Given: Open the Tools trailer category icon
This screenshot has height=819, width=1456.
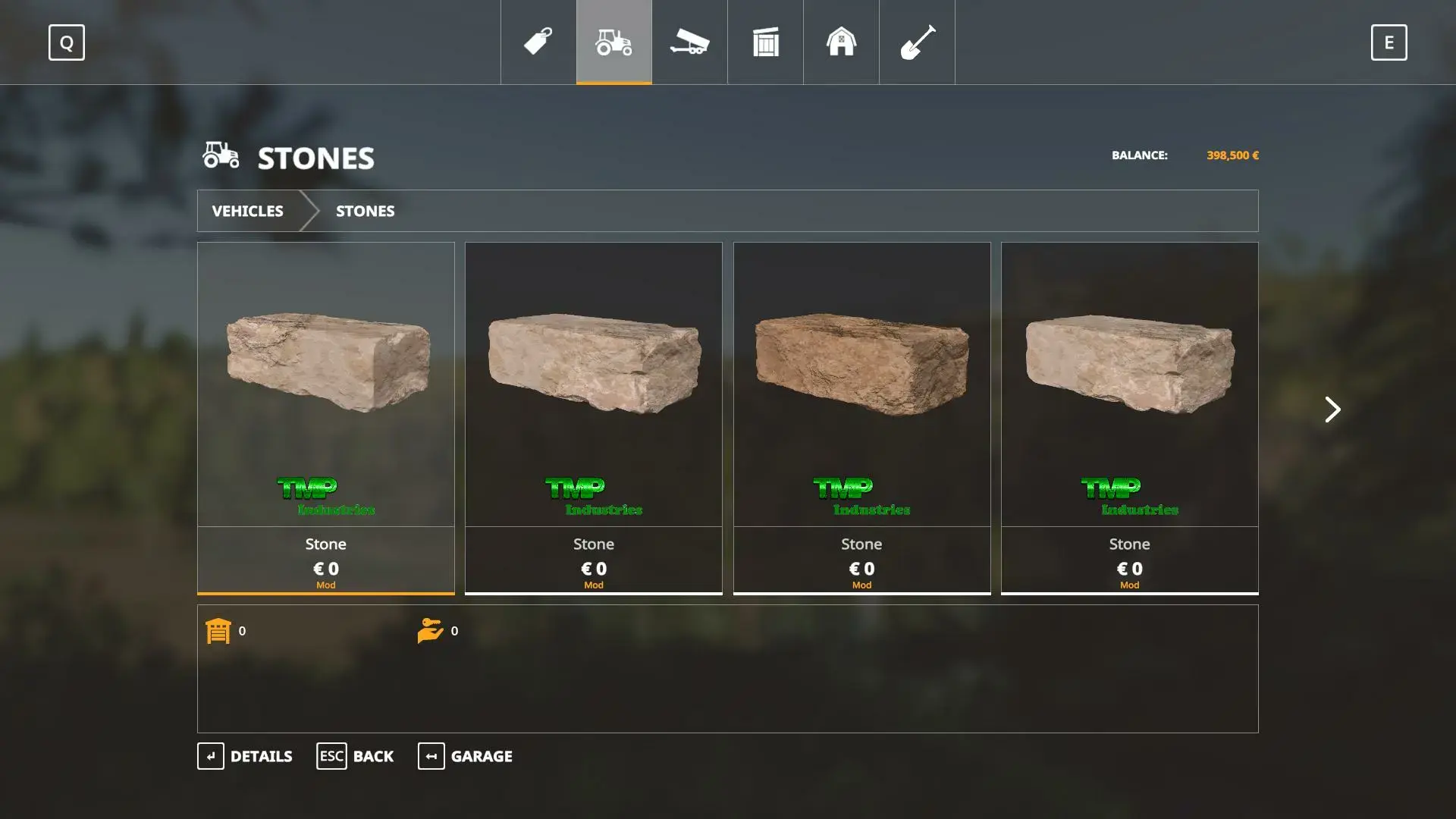Looking at the screenshot, I should (x=689, y=42).
